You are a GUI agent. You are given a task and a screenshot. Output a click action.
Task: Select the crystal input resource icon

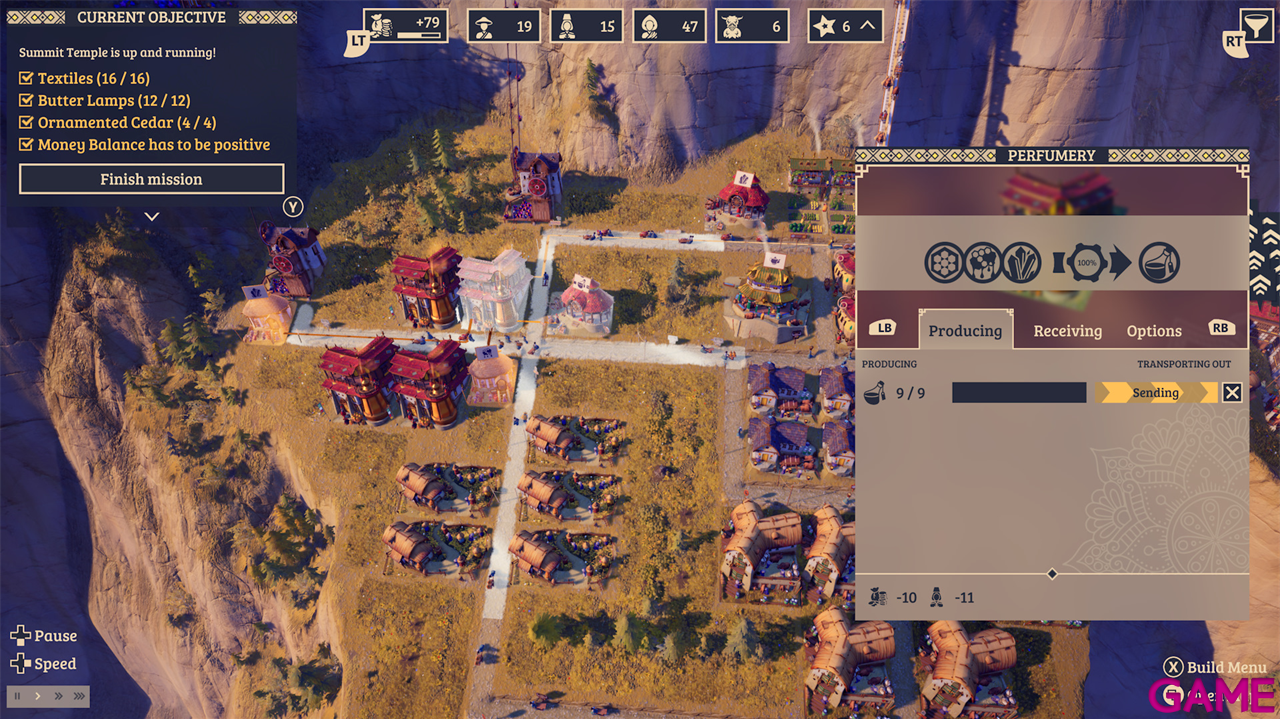pos(1021,263)
